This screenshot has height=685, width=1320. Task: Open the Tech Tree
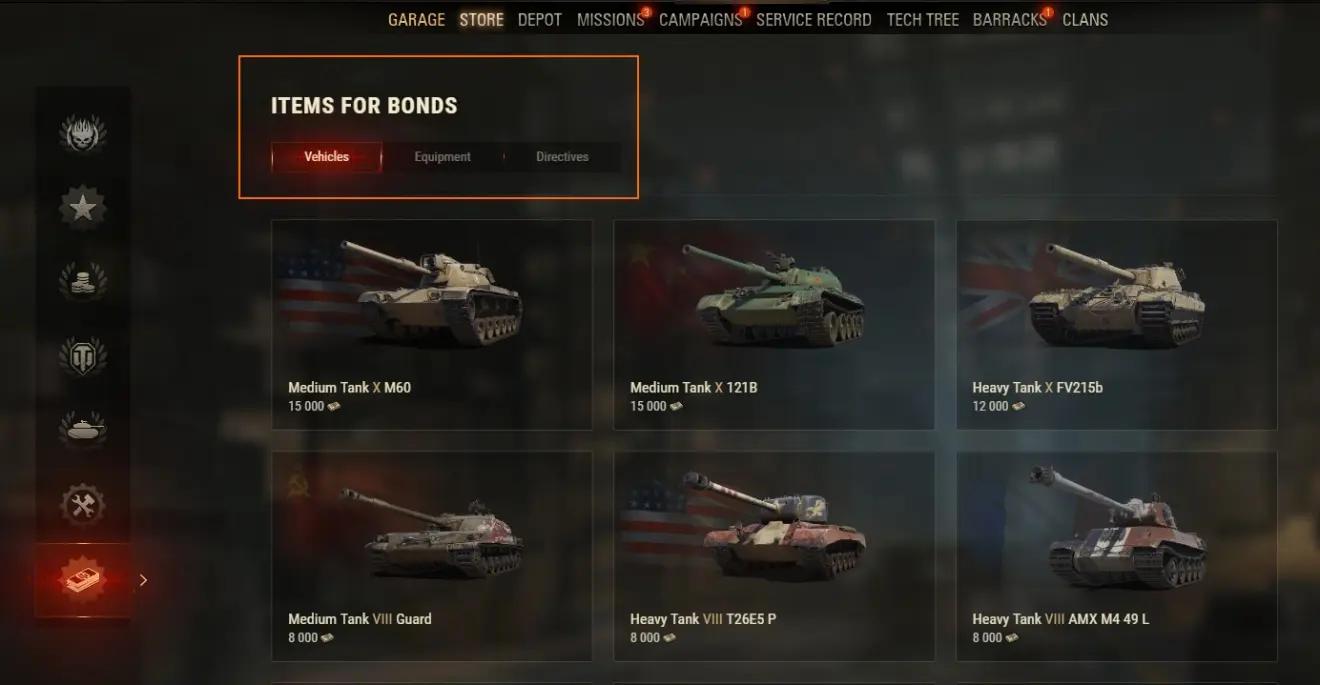[922, 20]
